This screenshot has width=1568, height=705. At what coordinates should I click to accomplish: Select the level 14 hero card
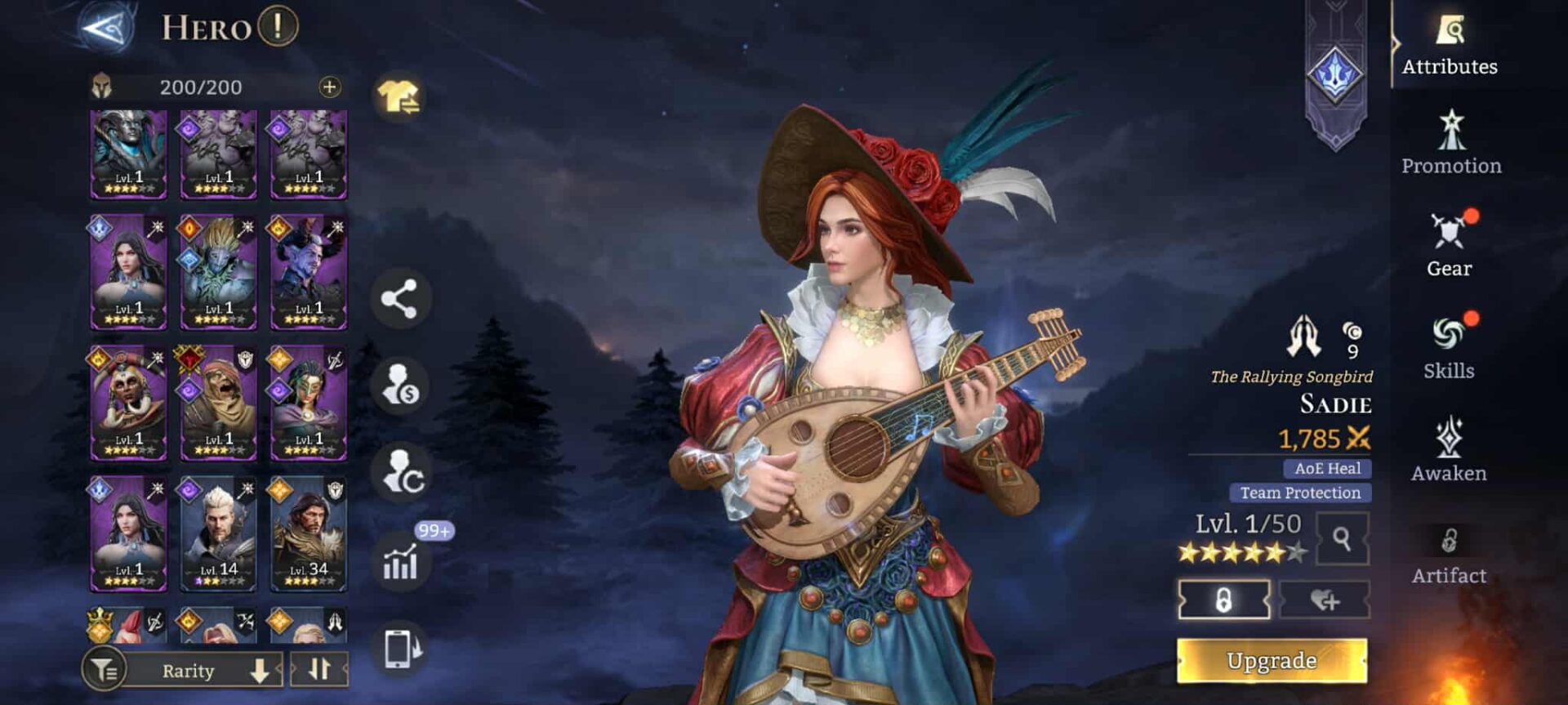218,534
